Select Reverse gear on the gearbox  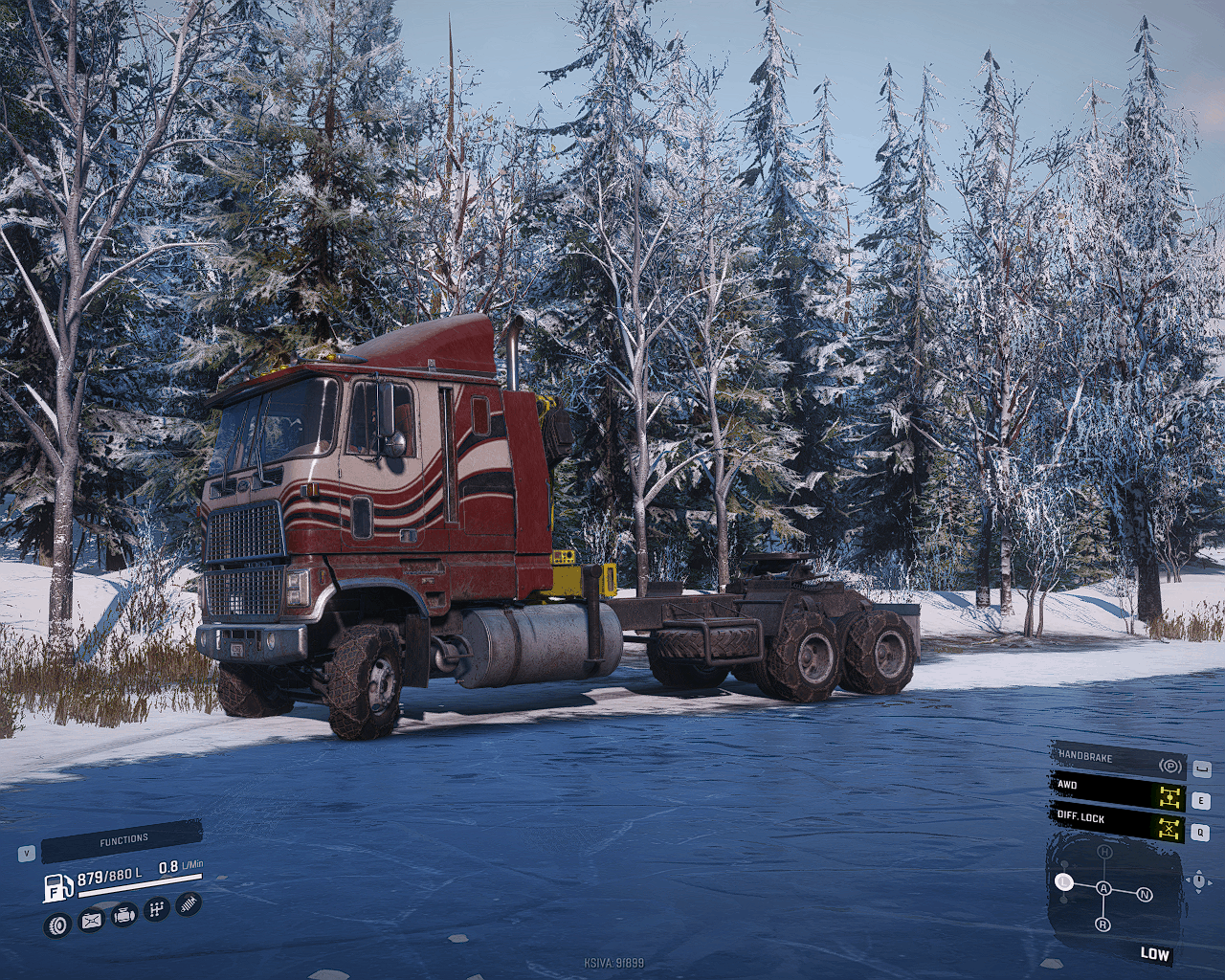coord(1103,924)
